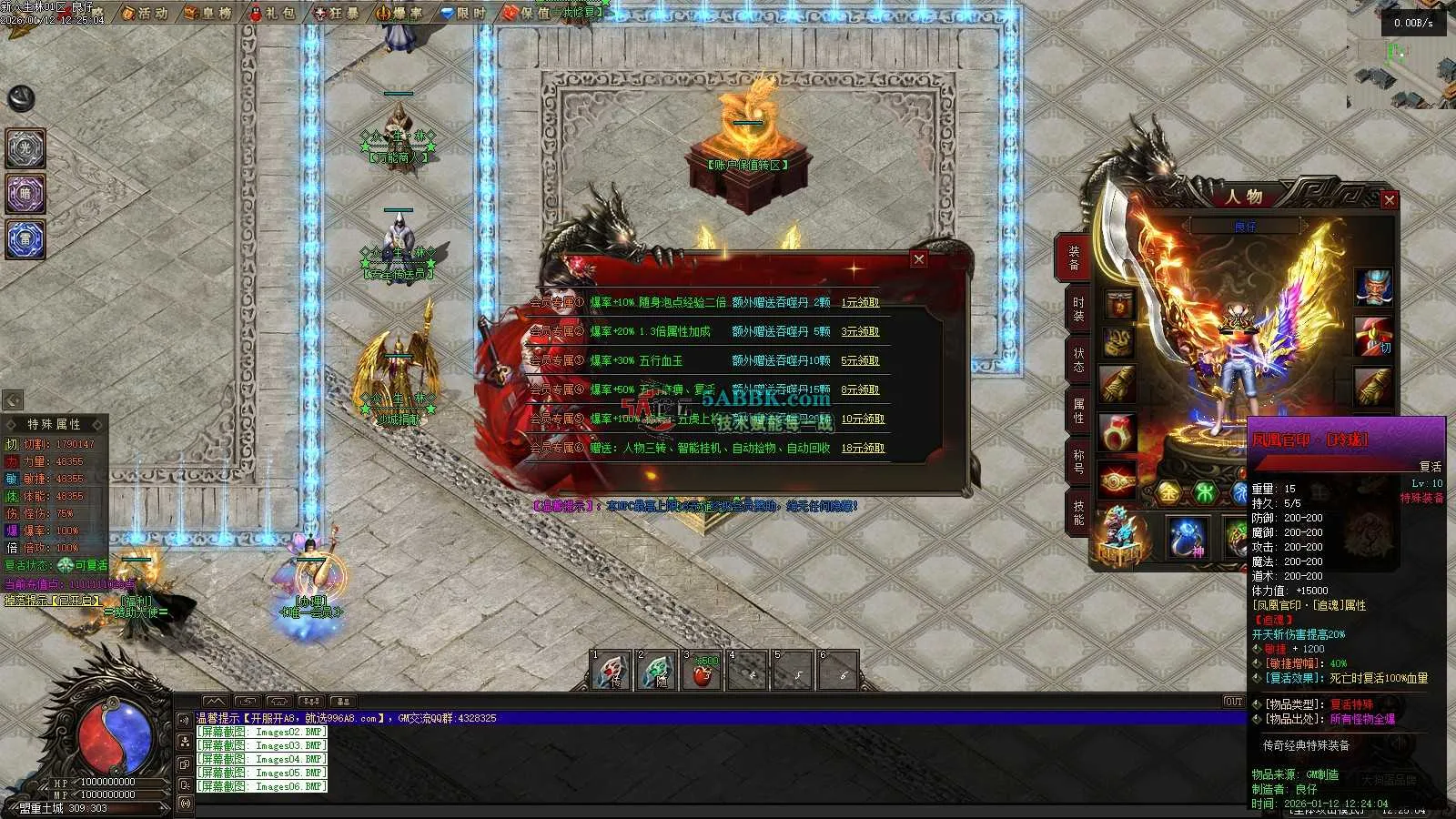This screenshot has height=819, width=1456.
Task: Close the membership offer dialog
Action: 919,259
